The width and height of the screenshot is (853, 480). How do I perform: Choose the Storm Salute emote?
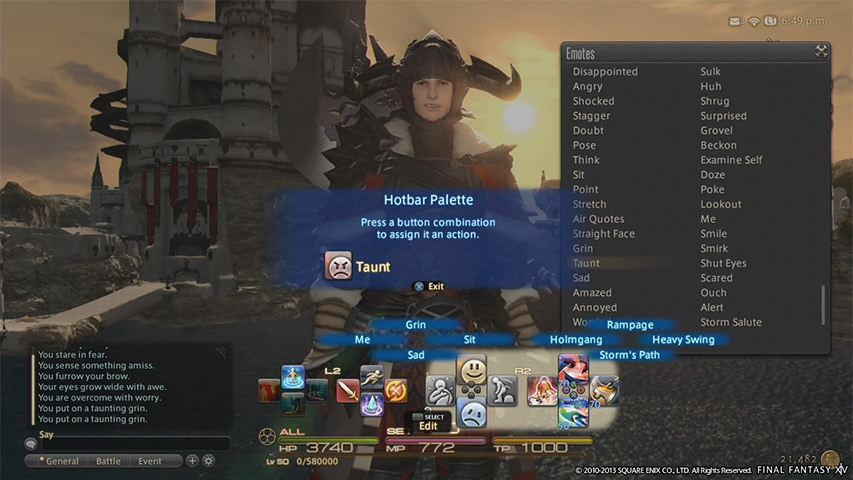pos(731,322)
